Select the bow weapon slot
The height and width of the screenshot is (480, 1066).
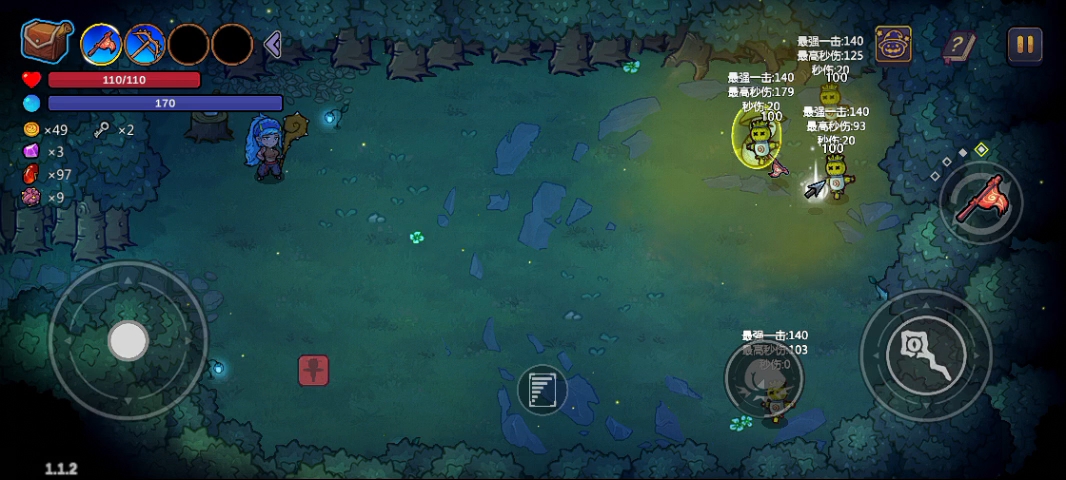pyautogui.click(x=145, y=44)
